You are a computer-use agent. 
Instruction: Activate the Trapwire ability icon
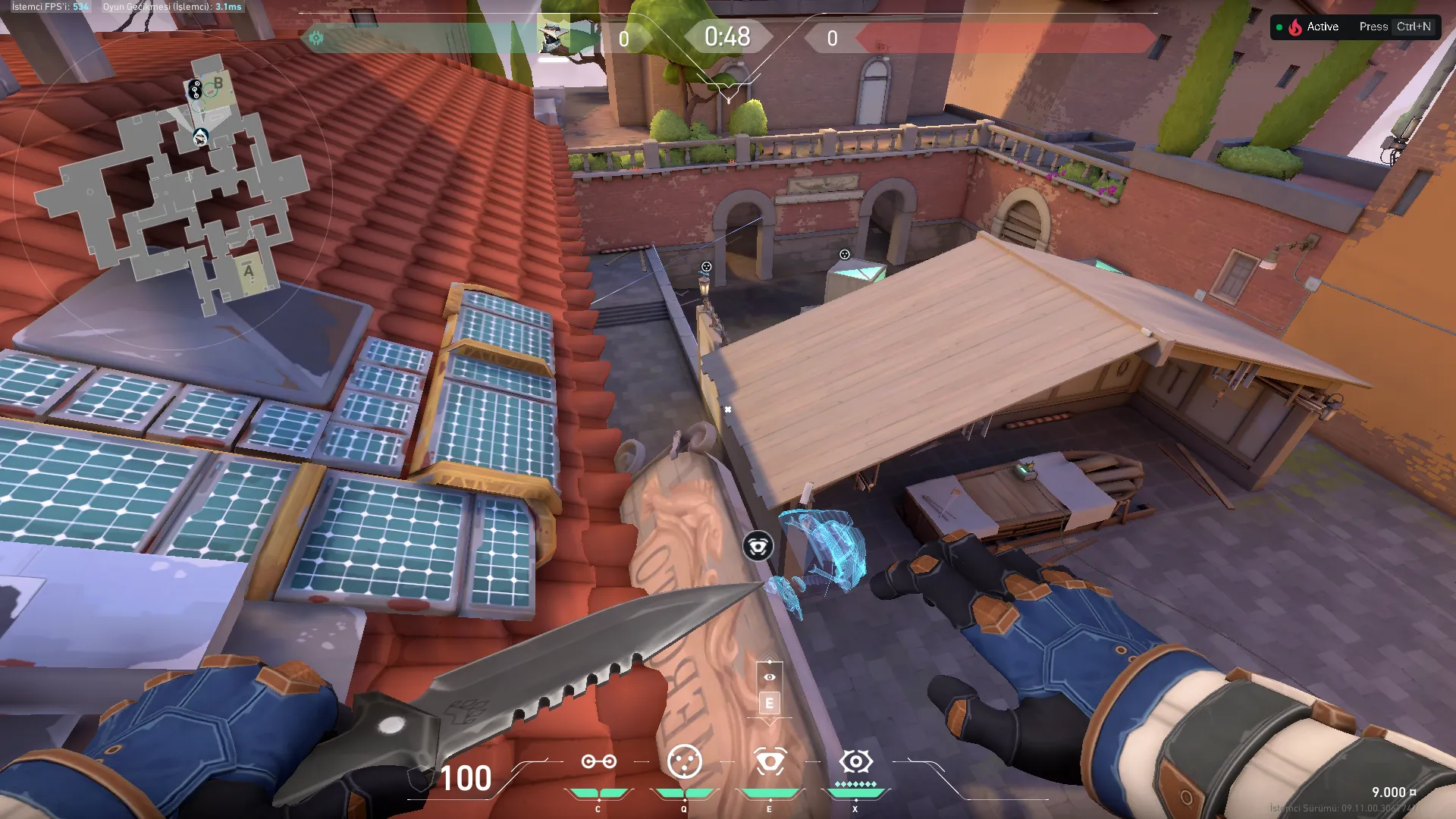[598, 761]
